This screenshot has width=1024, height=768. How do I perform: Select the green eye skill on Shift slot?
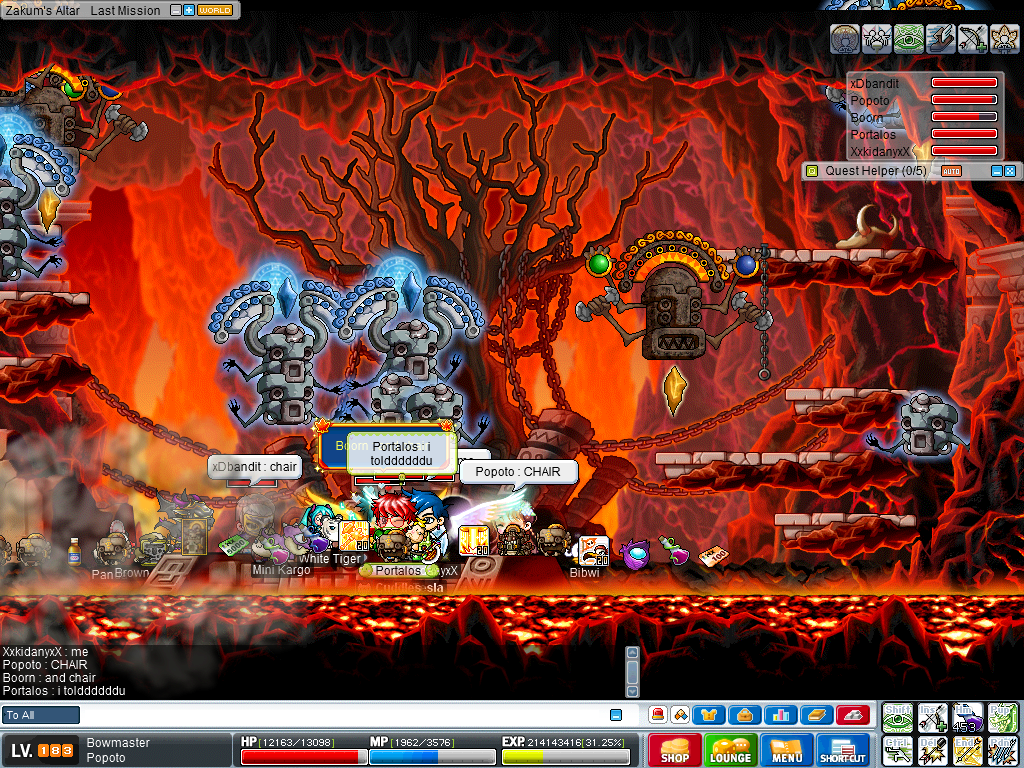pyautogui.click(x=898, y=717)
